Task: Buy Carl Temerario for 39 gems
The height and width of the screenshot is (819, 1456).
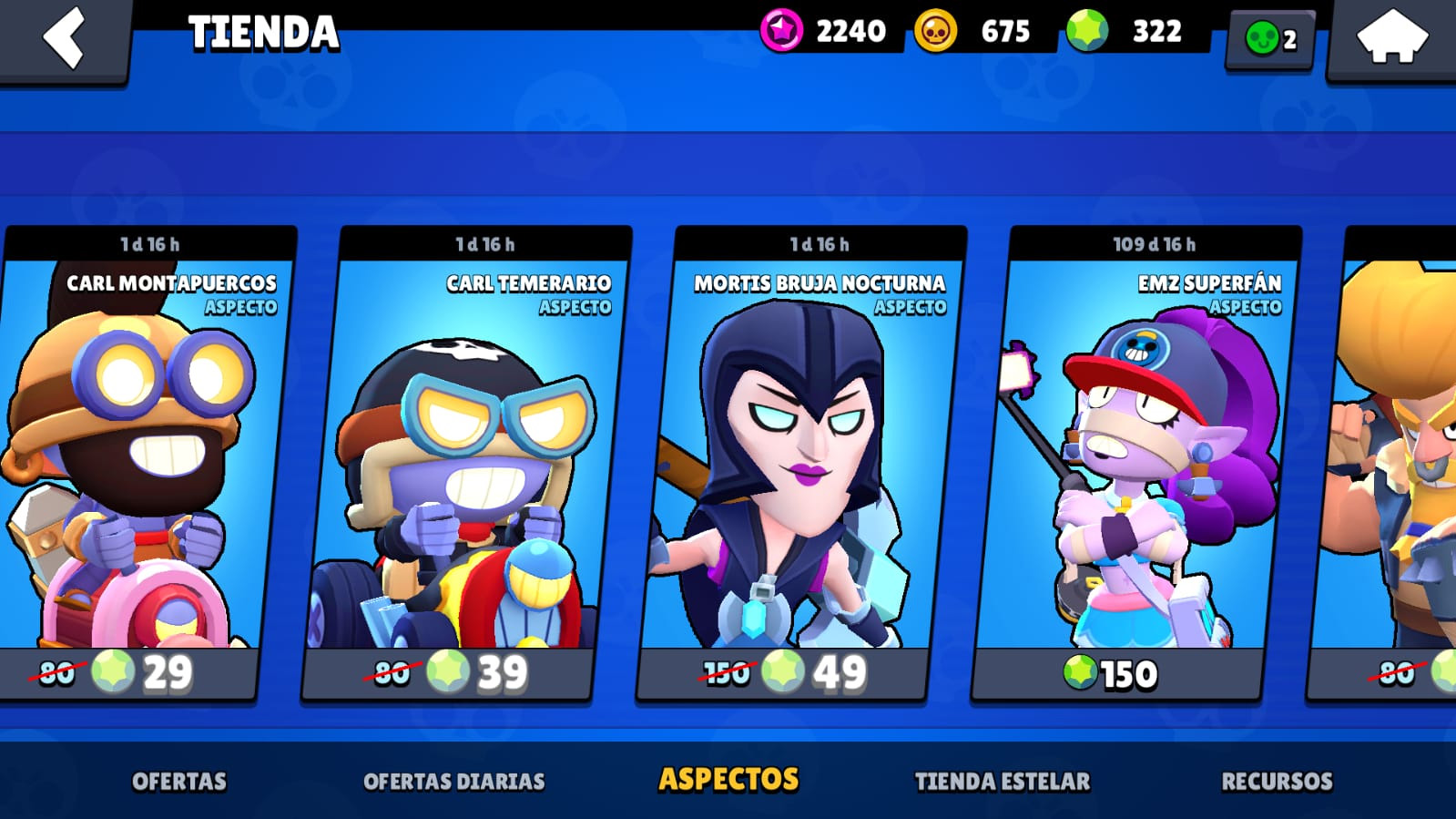Action: pos(448,674)
